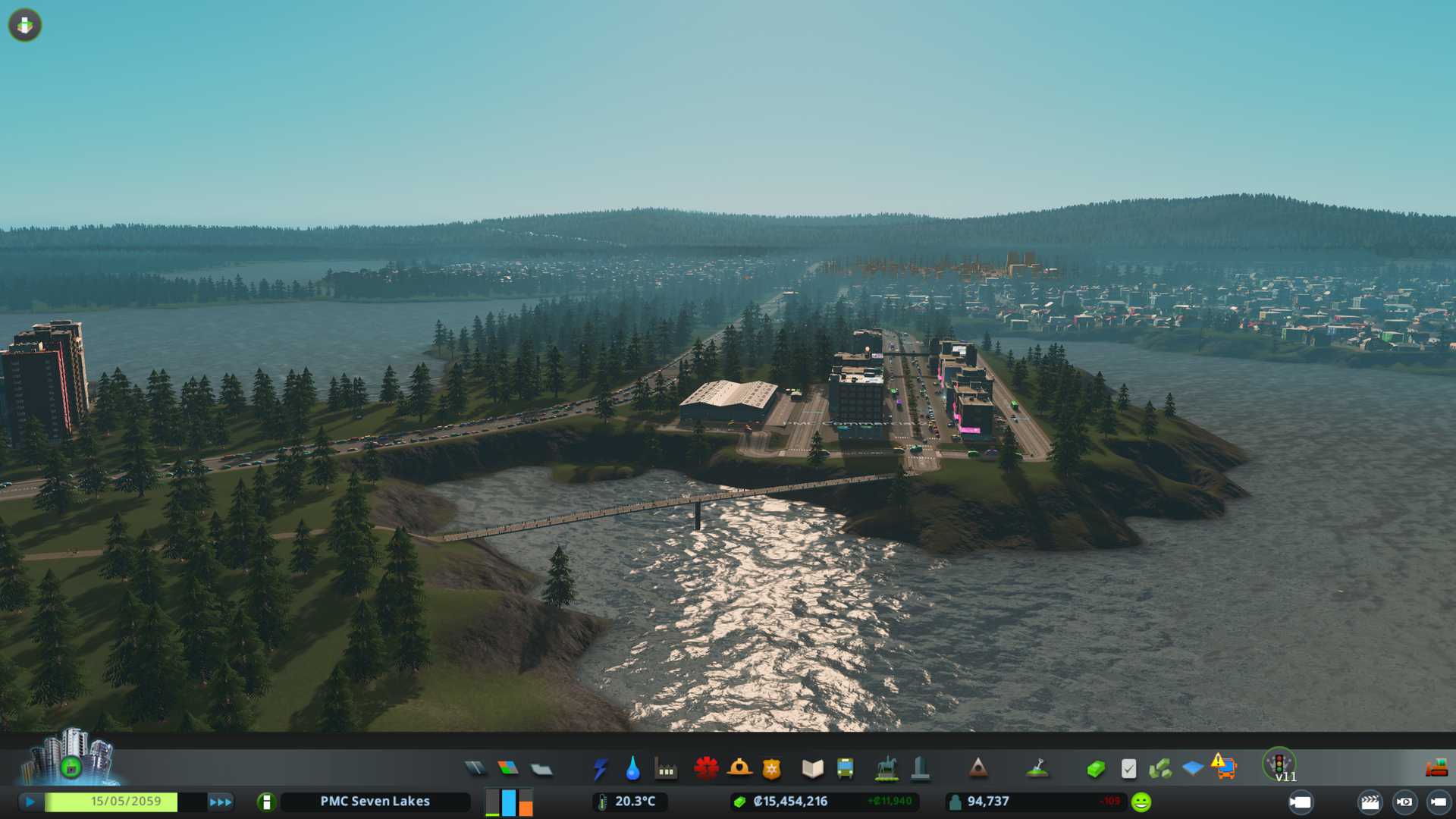Open Public Transport bus menu
Viewport: 1456px width, 819px height.
point(846,769)
